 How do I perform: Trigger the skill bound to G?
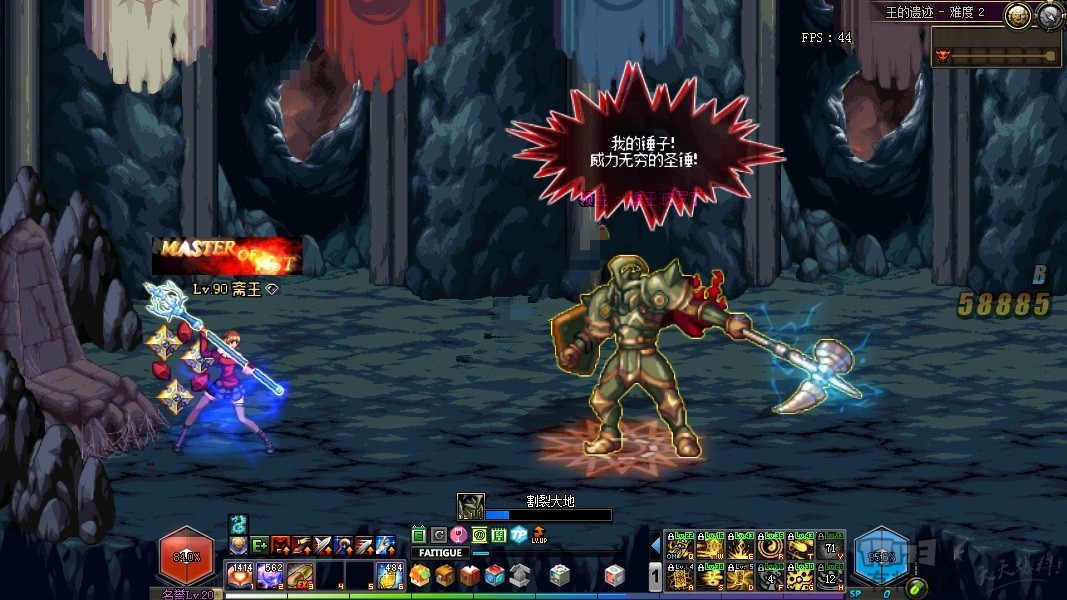(x=800, y=576)
